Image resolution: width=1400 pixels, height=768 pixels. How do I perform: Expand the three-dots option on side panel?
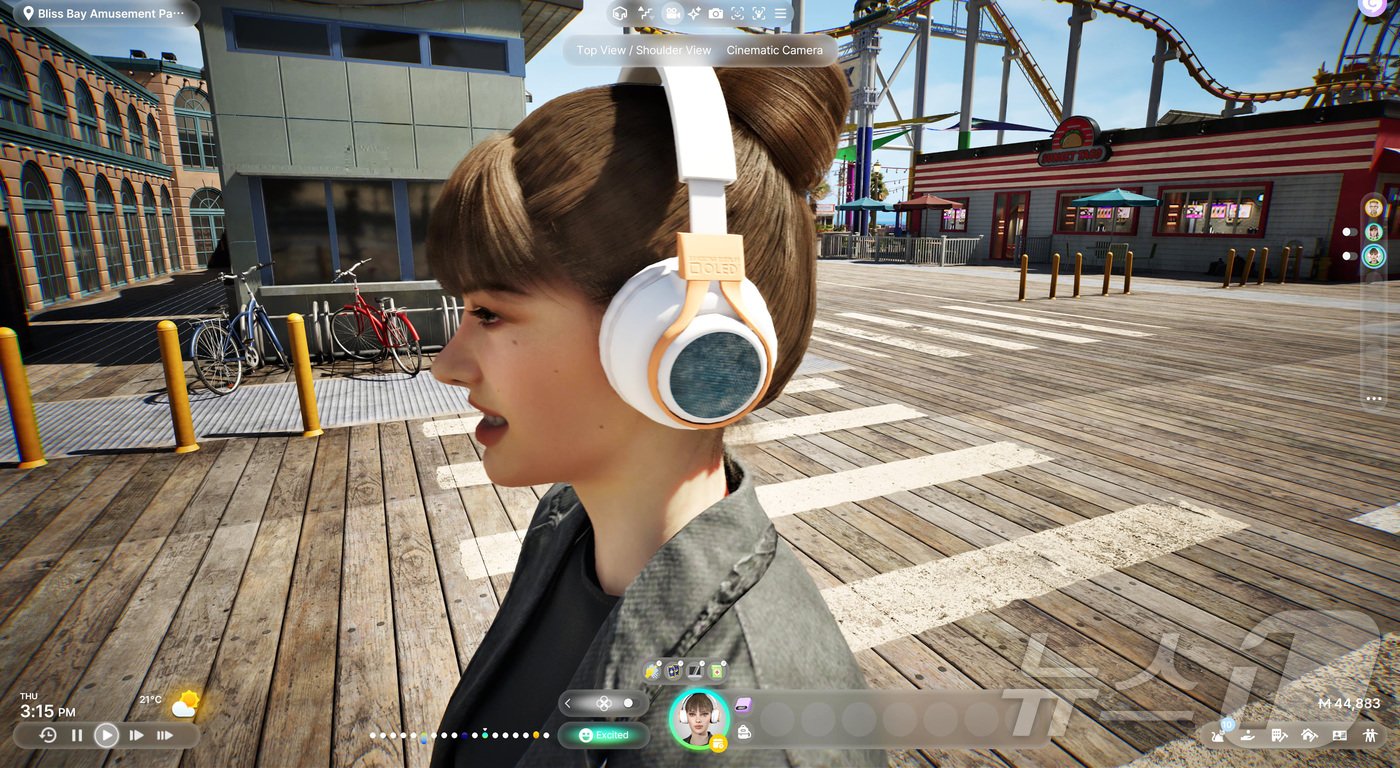pos(1373,399)
